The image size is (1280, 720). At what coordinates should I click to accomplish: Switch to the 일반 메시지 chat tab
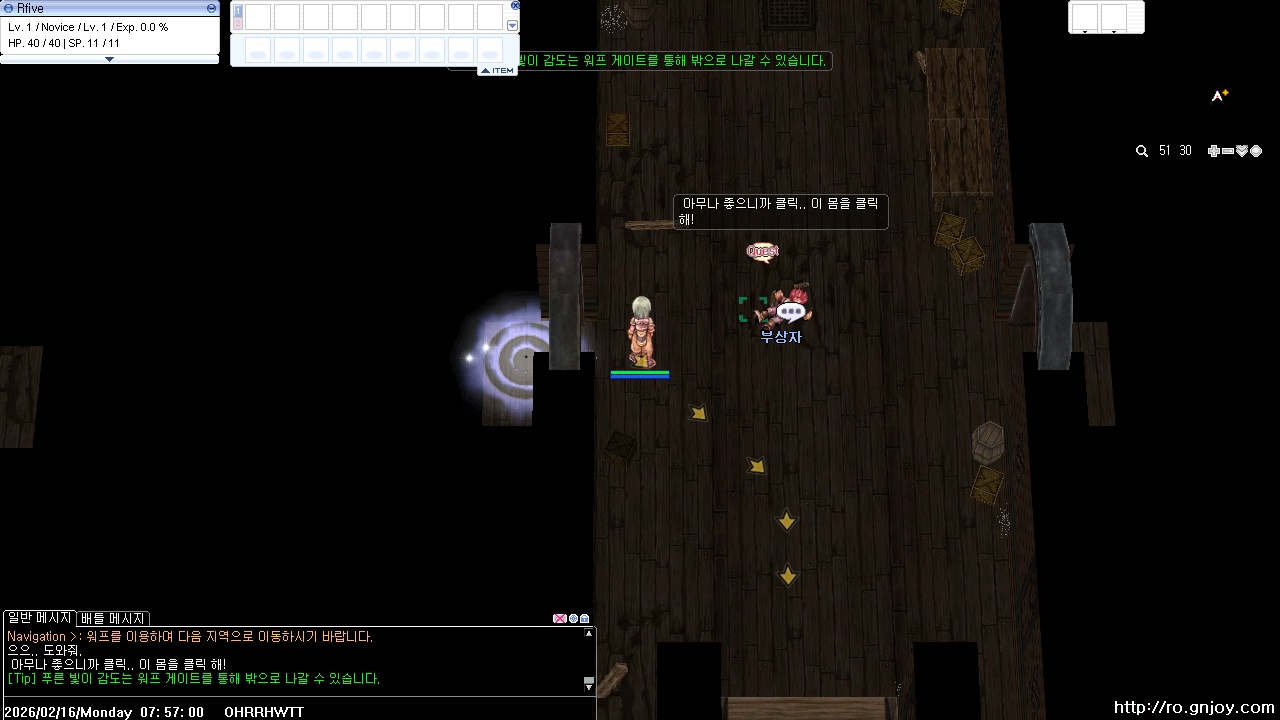[x=39, y=618]
